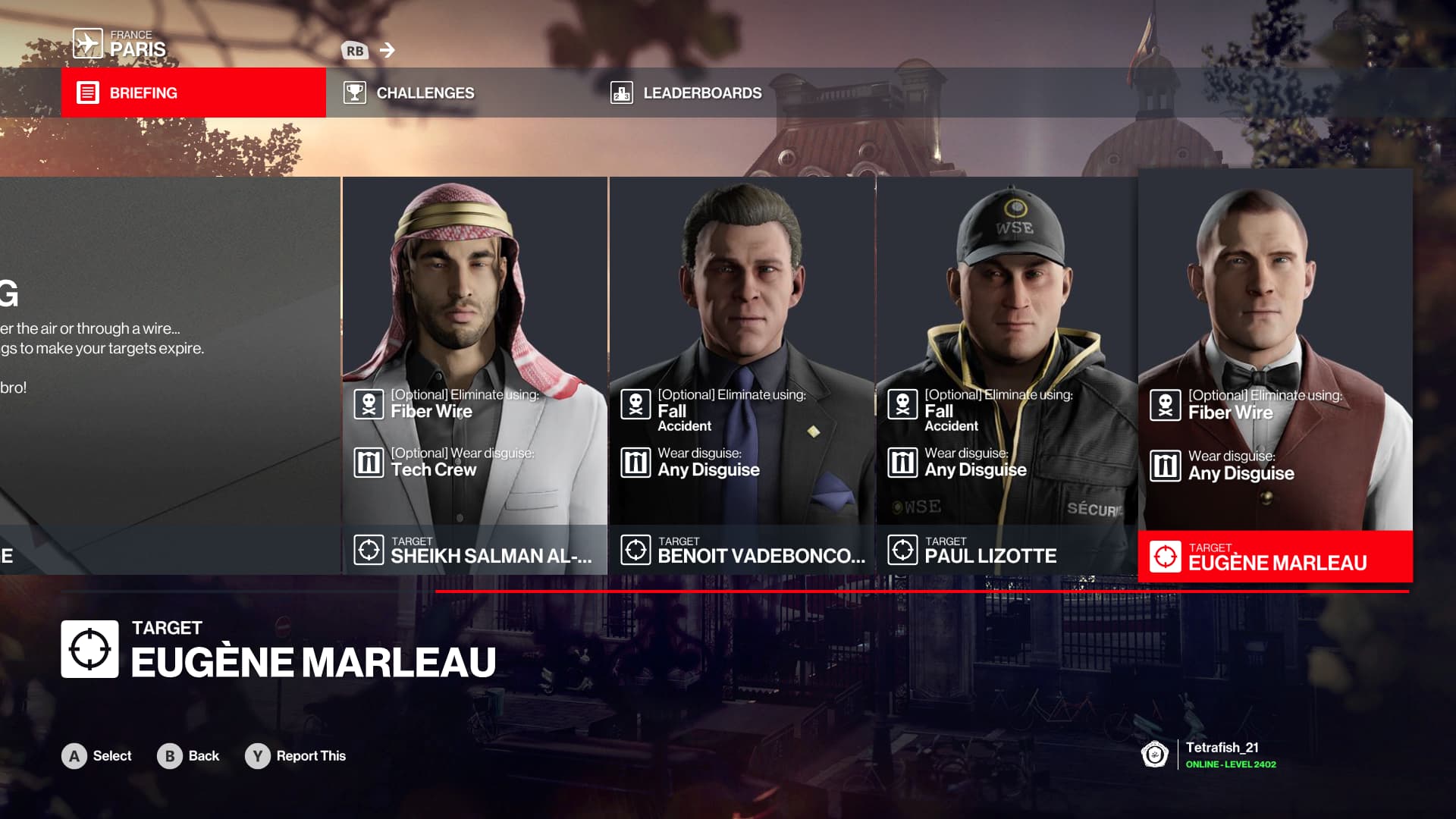Select the Paul Lizotte target card
The height and width of the screenshot is (819, 1456).
coord(1007,375)
